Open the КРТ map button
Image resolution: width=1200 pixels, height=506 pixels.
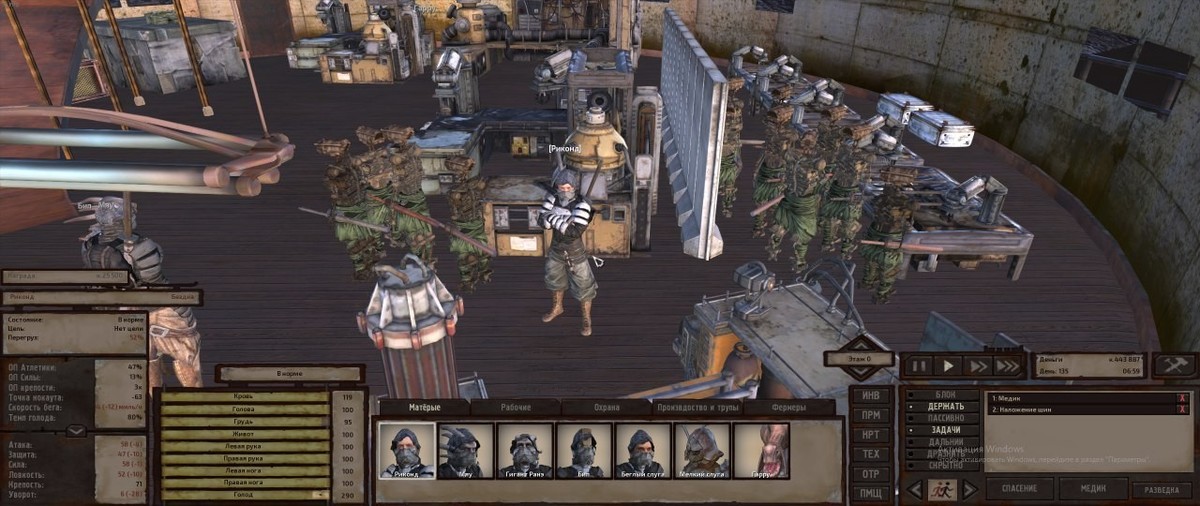(x=871, y=435)
